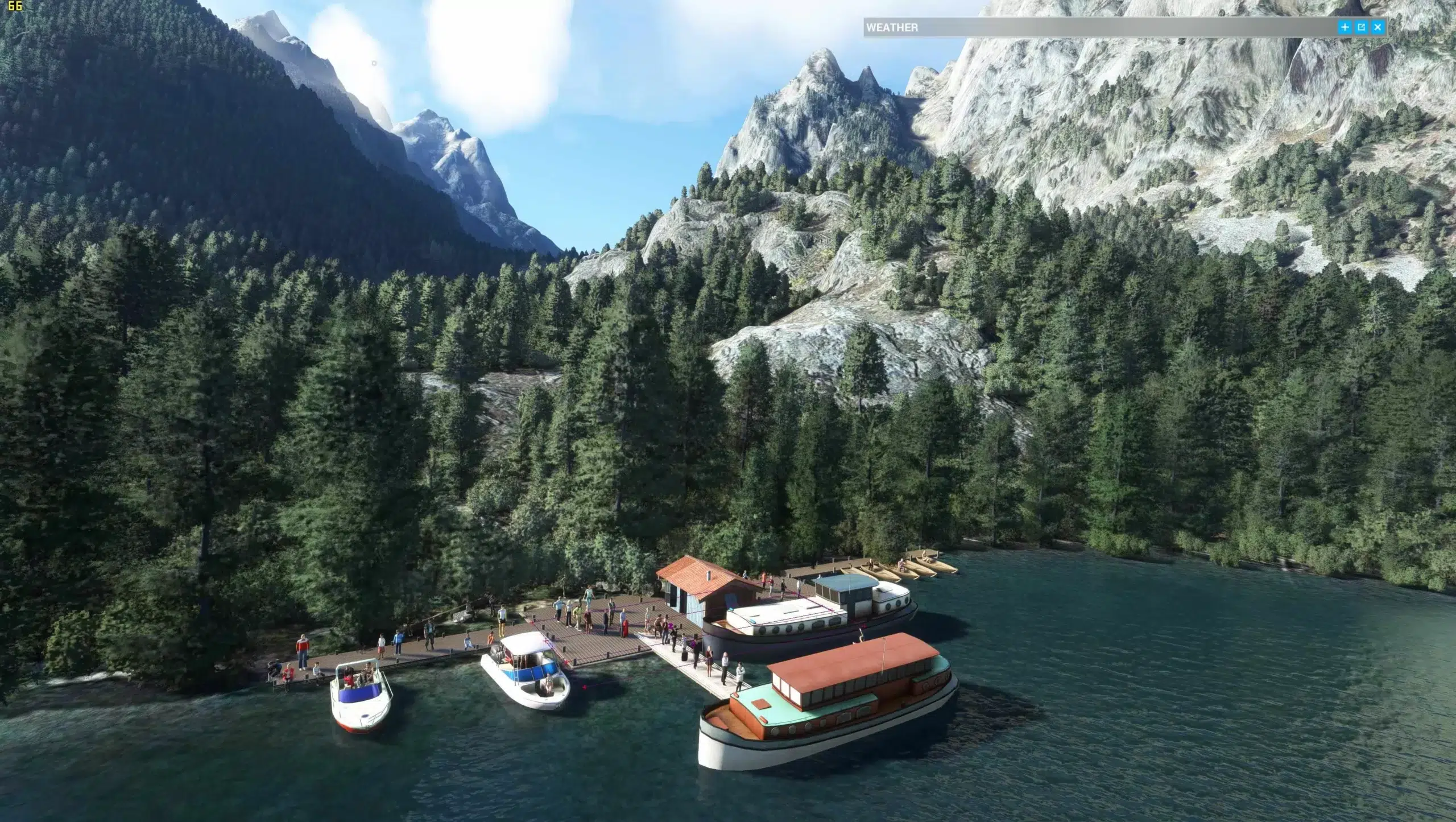Pop out the Weather panel window
Screen dimensions: 1456x822
tap(1362, 27)
